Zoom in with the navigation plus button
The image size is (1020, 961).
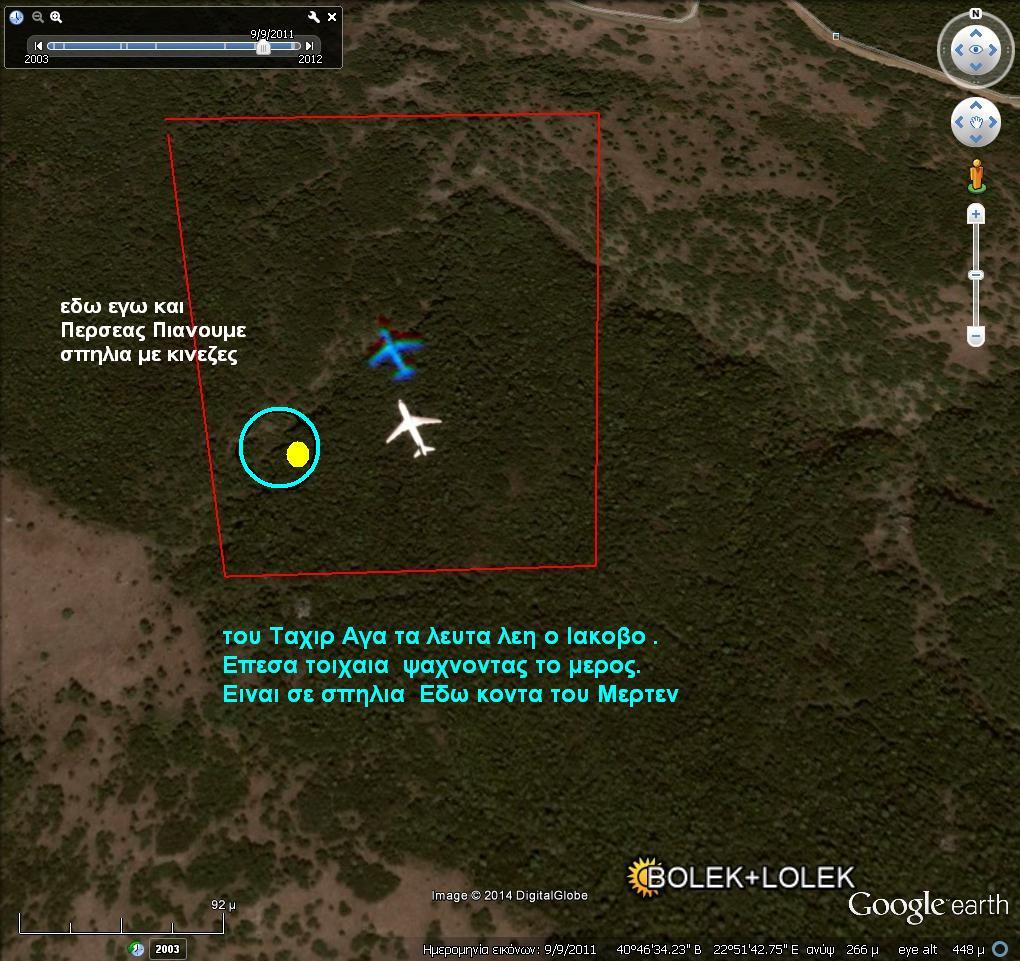pos(976,214)
